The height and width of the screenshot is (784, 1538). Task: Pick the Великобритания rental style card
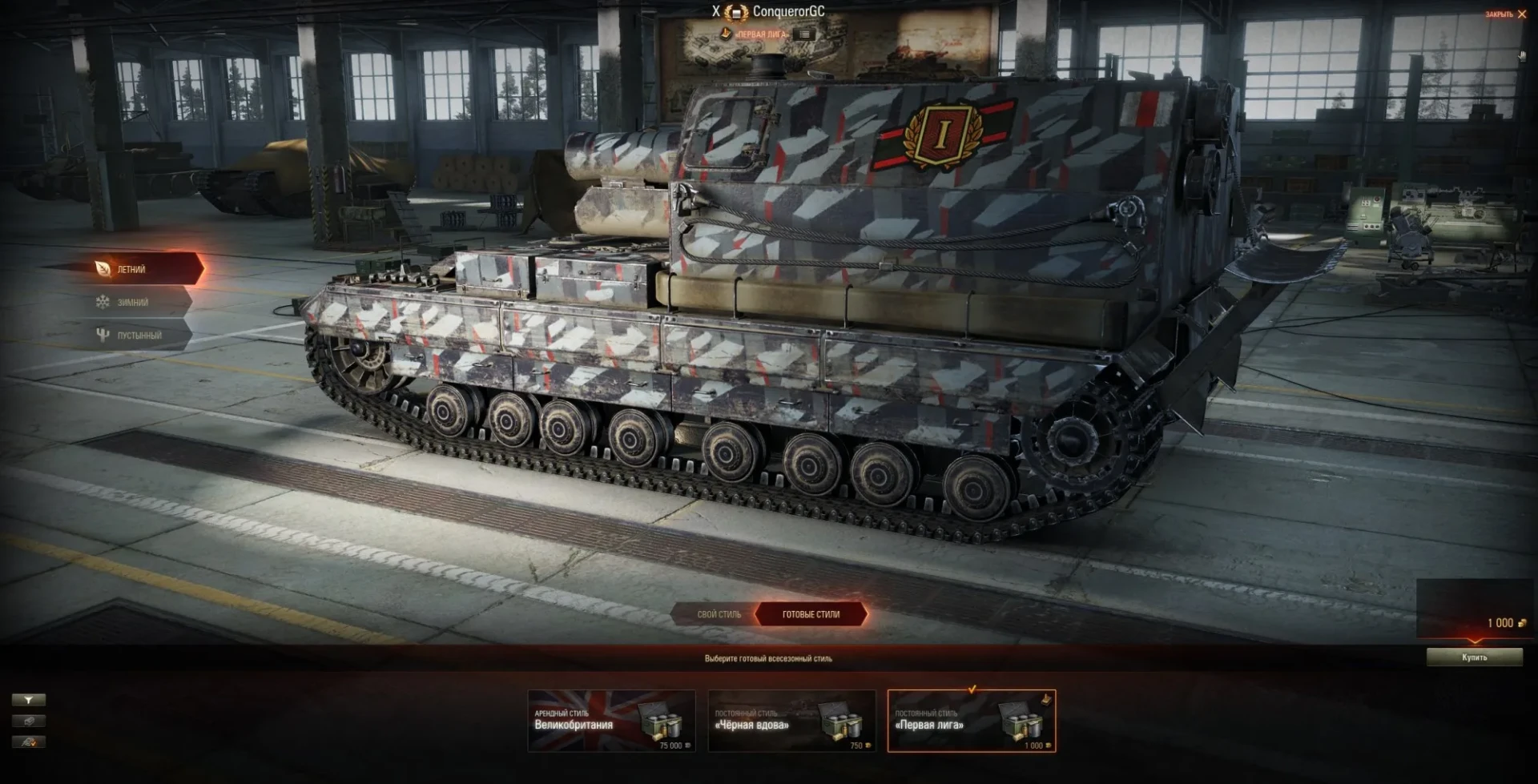(x=611, y=721)
